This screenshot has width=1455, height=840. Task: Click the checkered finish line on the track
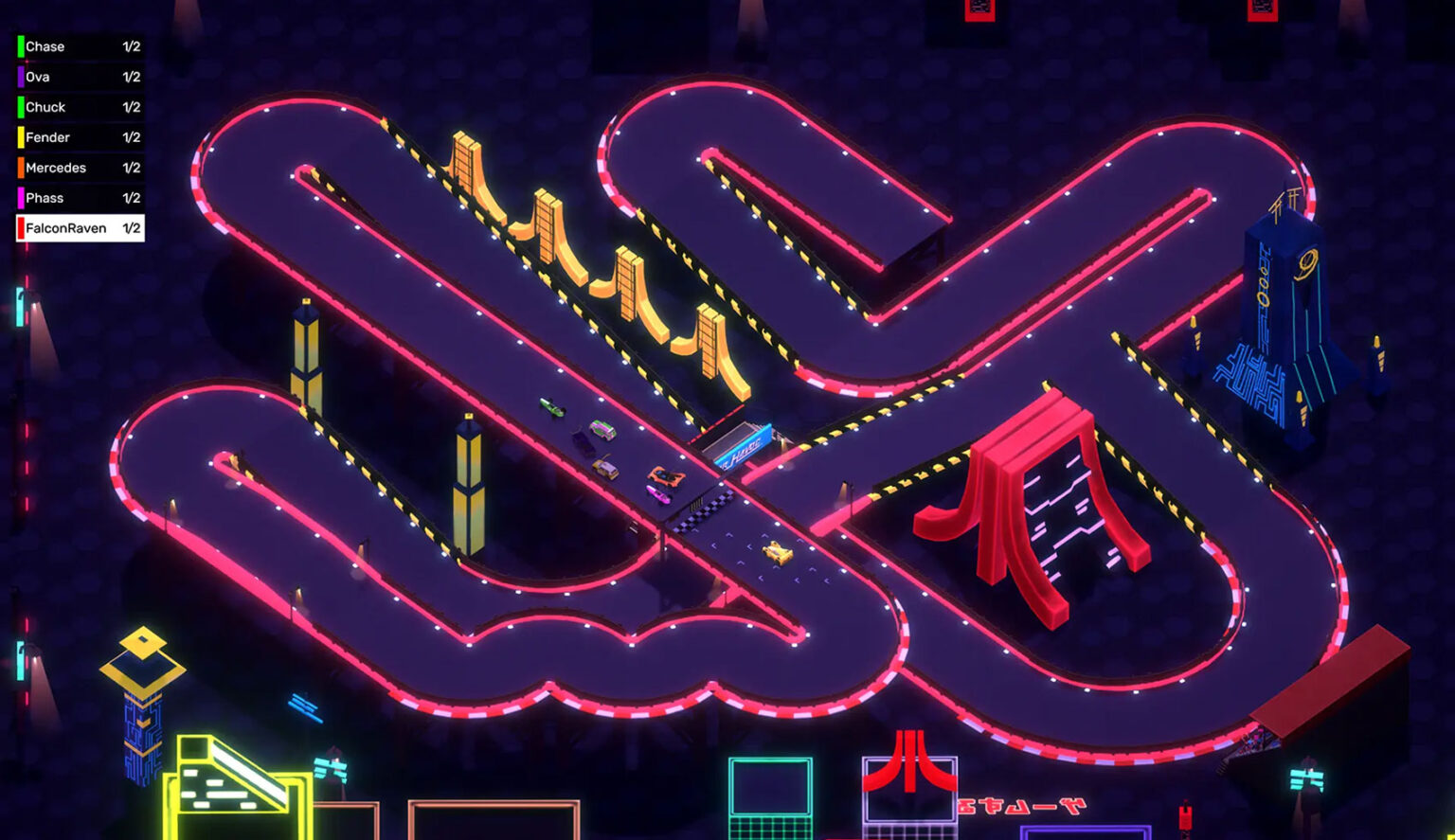[707, 510]
